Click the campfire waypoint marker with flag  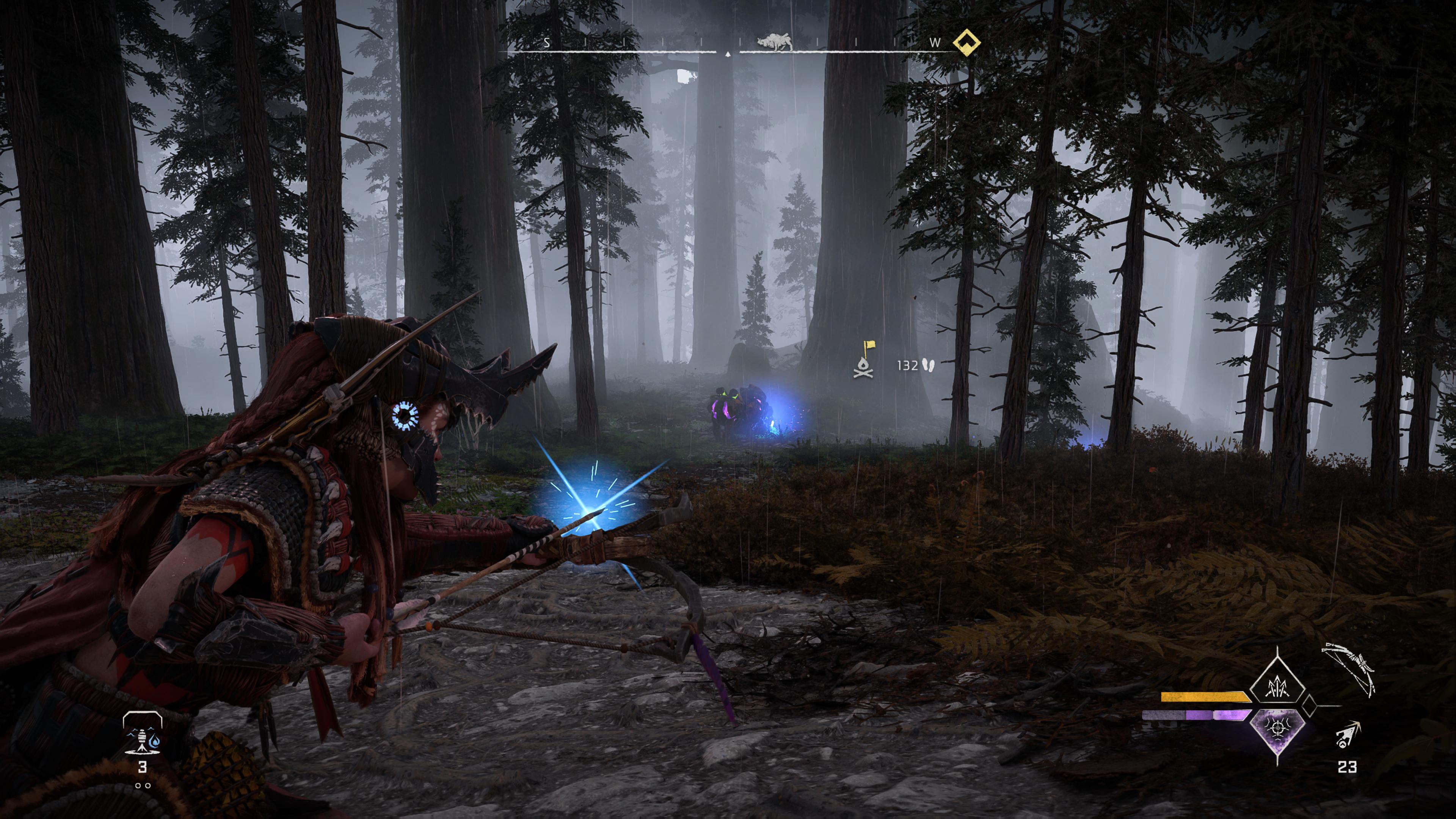pos(864,360)
